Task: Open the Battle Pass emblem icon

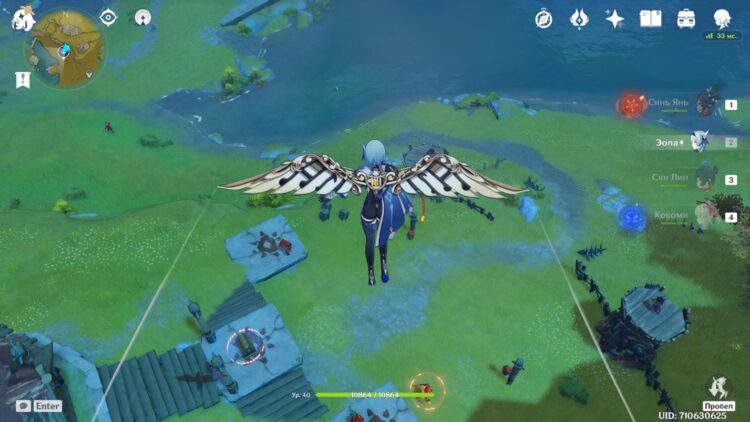Action: pos(579,18)
